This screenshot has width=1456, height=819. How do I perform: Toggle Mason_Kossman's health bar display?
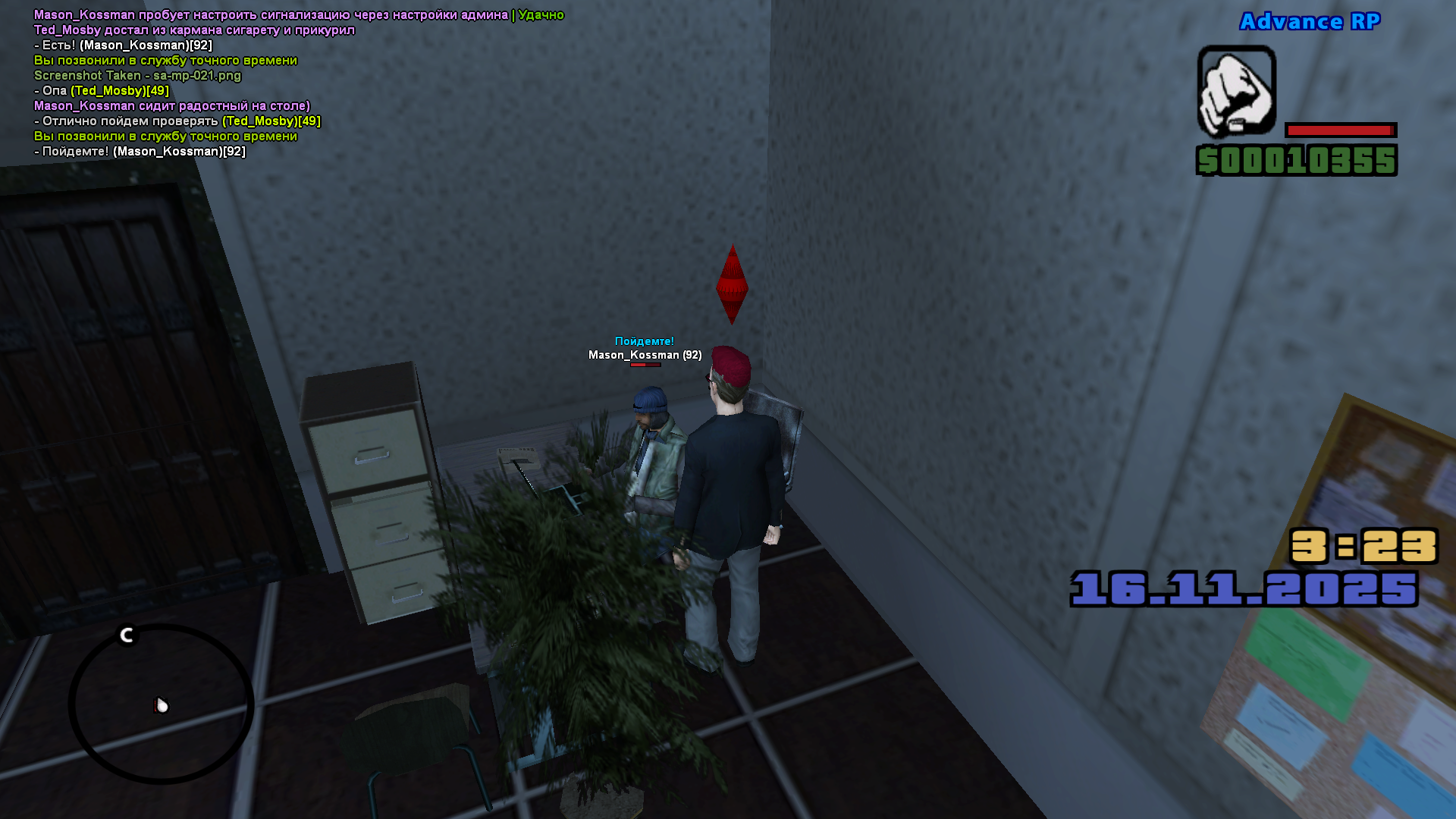click(x=645, y=363)
